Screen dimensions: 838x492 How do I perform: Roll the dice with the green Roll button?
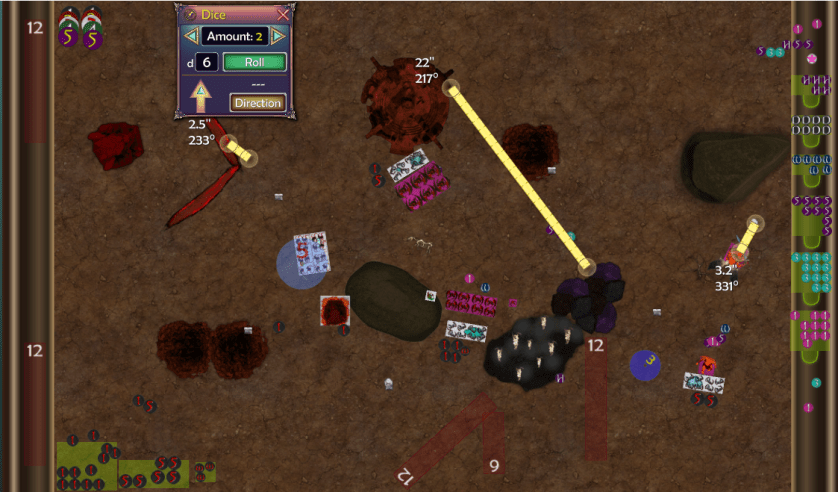(x=254, y=62)
